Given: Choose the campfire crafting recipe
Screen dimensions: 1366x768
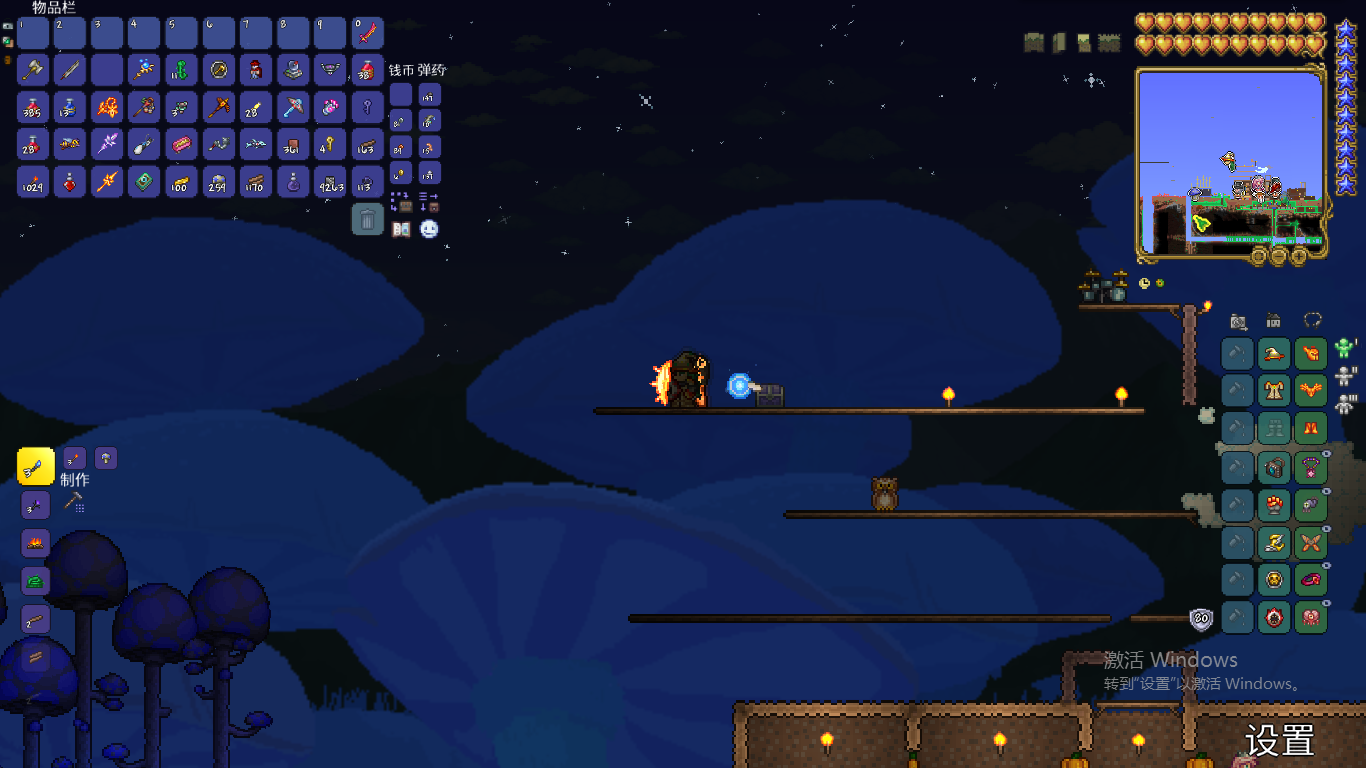Looking at the screenshot, I should (x=36, y=543).
